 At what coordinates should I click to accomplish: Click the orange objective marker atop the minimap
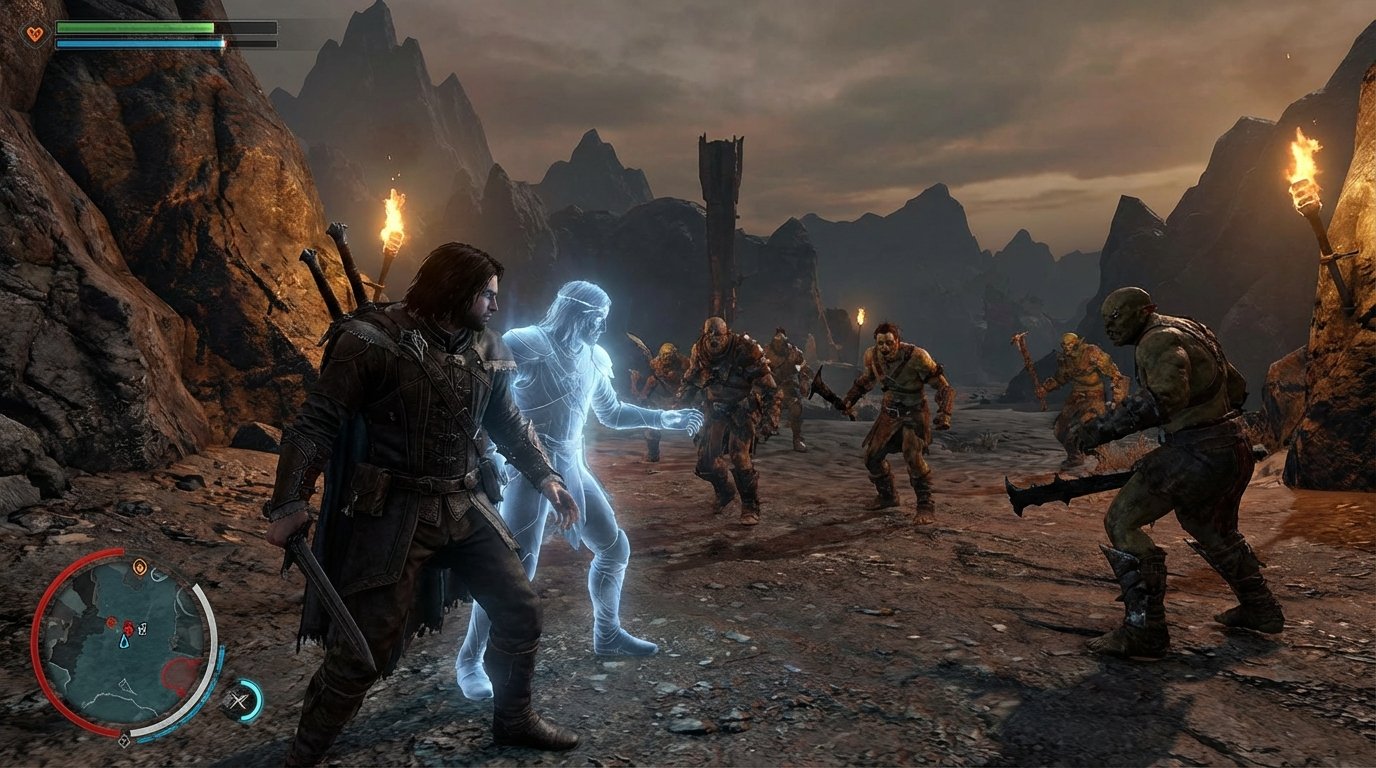point(139,567)
